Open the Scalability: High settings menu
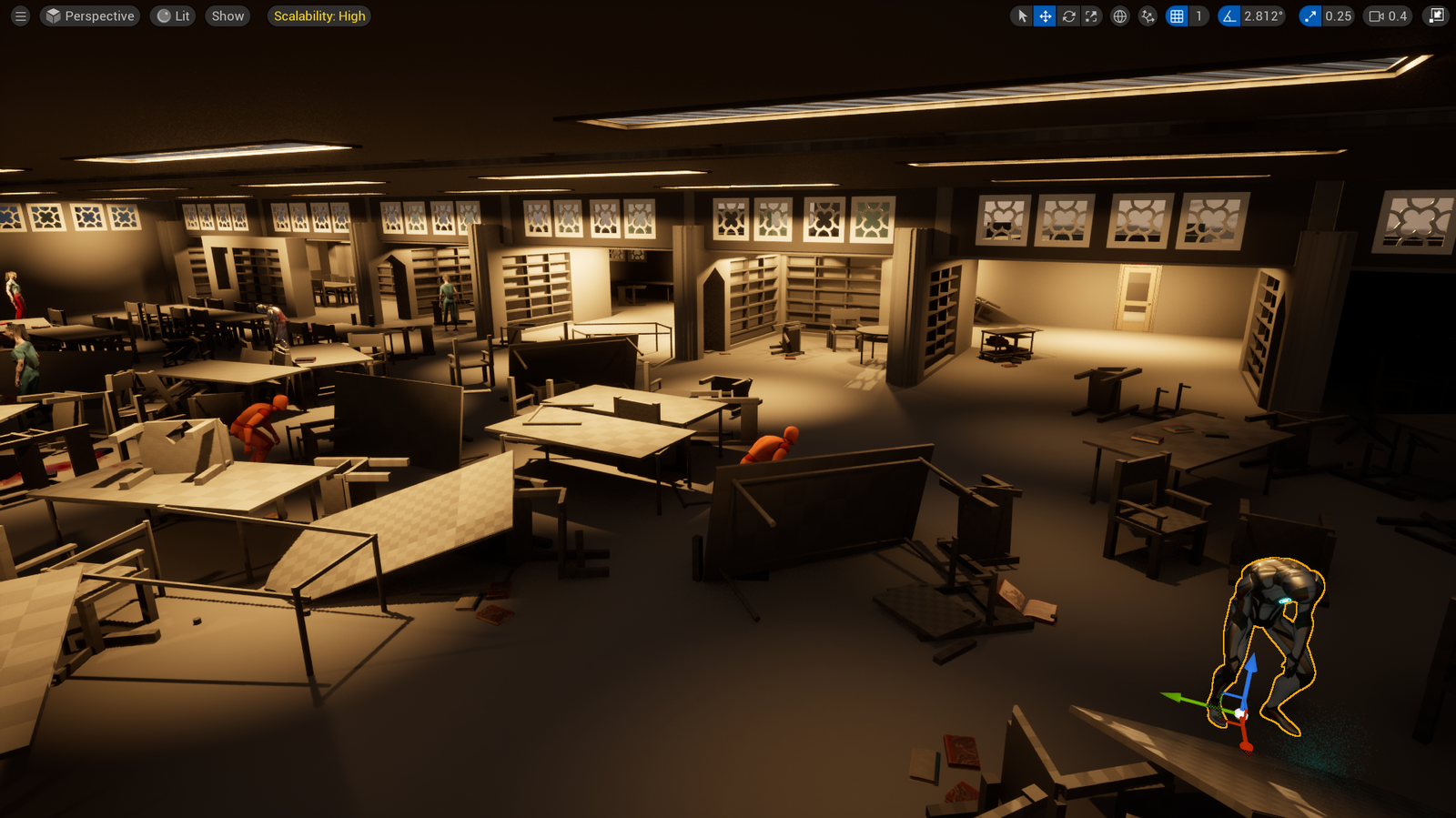 tap(318, 15)
